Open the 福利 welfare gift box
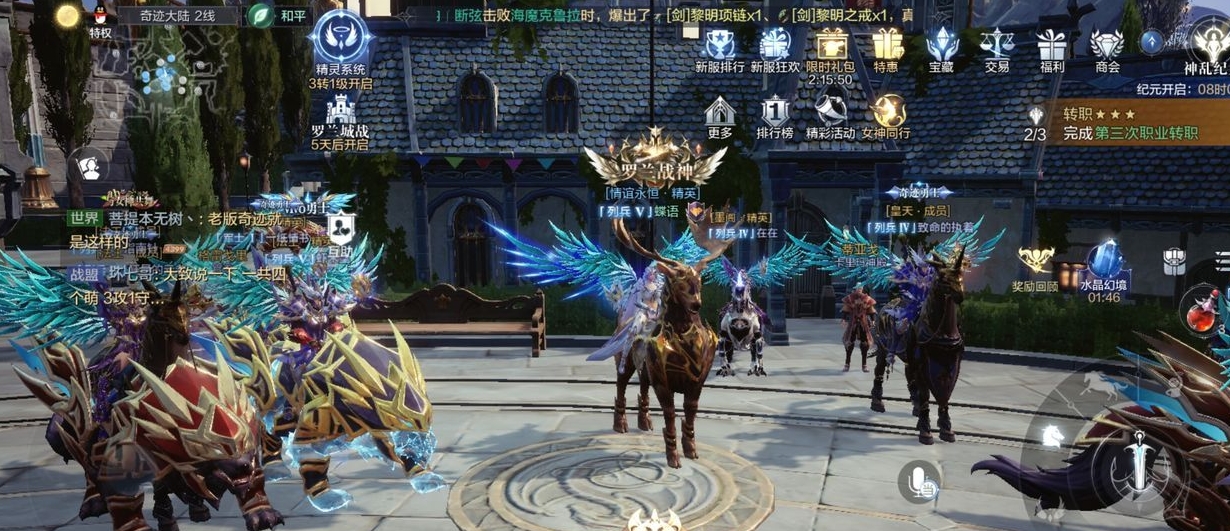 pyautogui.click(x=1051, y=45)
